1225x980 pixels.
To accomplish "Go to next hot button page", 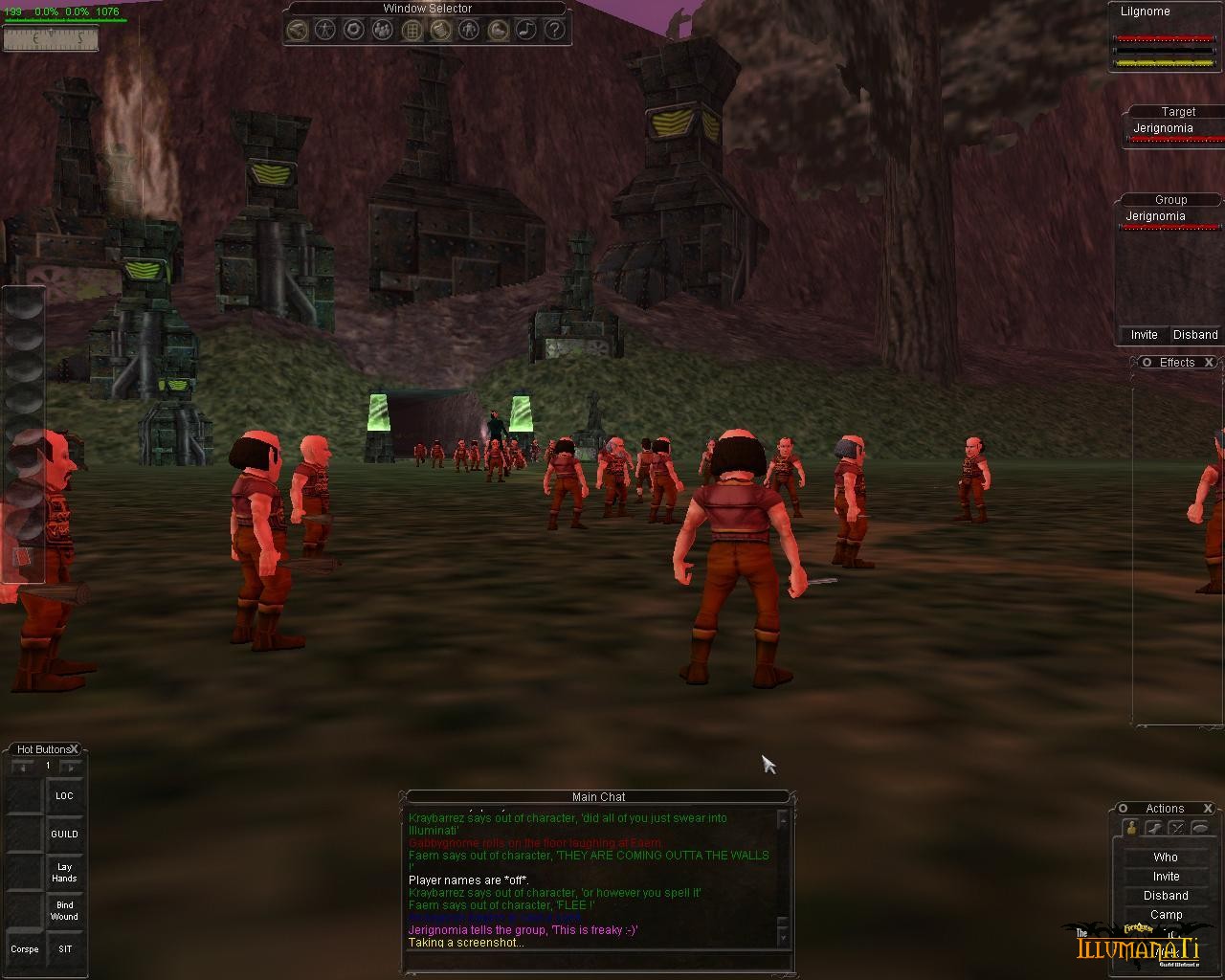I will pos(71,767).
